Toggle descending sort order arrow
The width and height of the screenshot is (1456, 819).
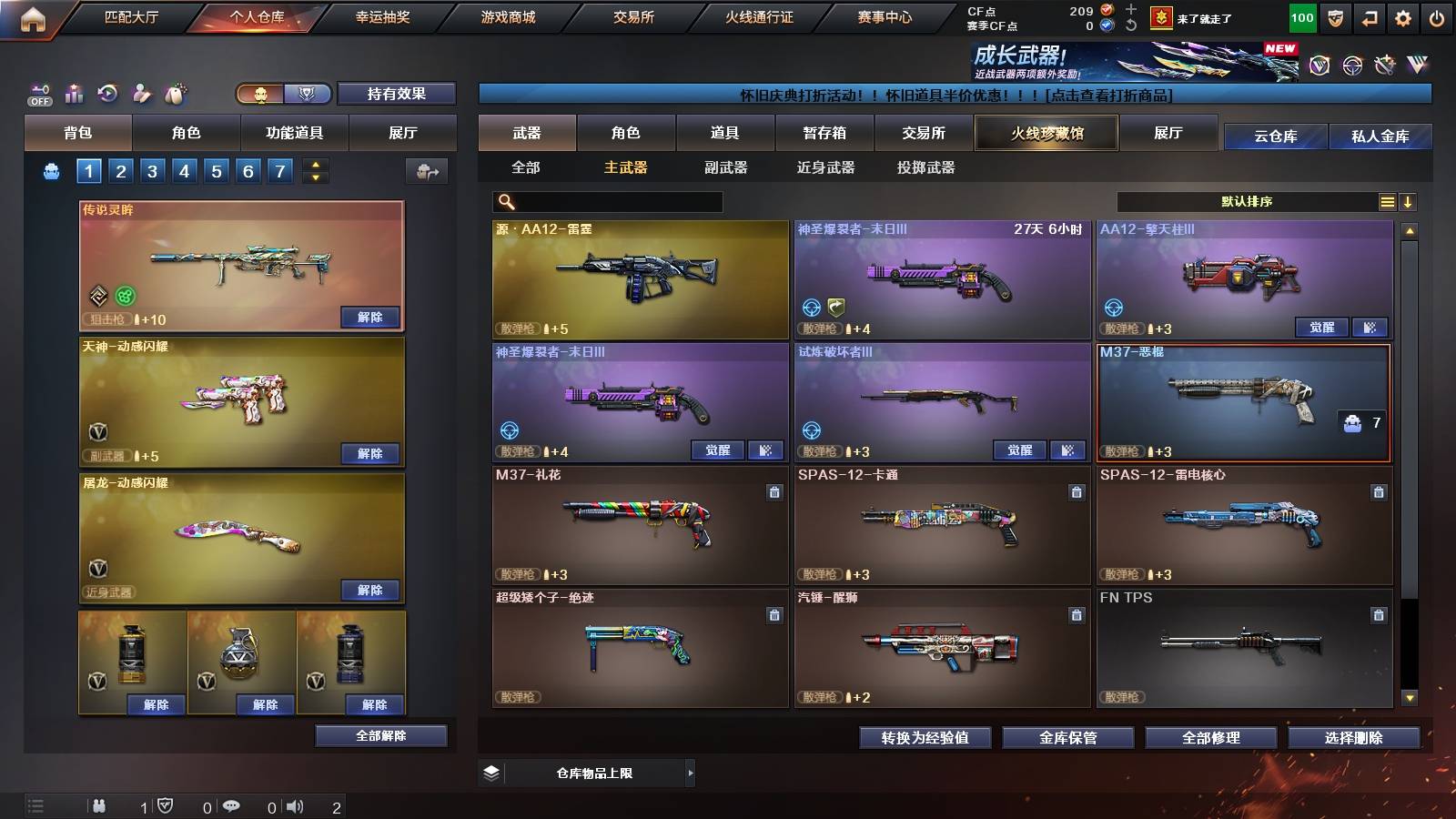(x=1409, y=201)
